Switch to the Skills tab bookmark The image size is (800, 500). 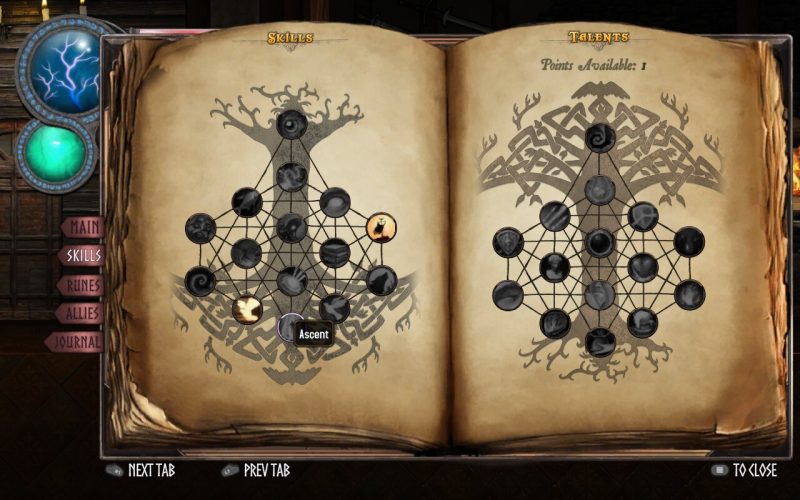tap(82, 256)
